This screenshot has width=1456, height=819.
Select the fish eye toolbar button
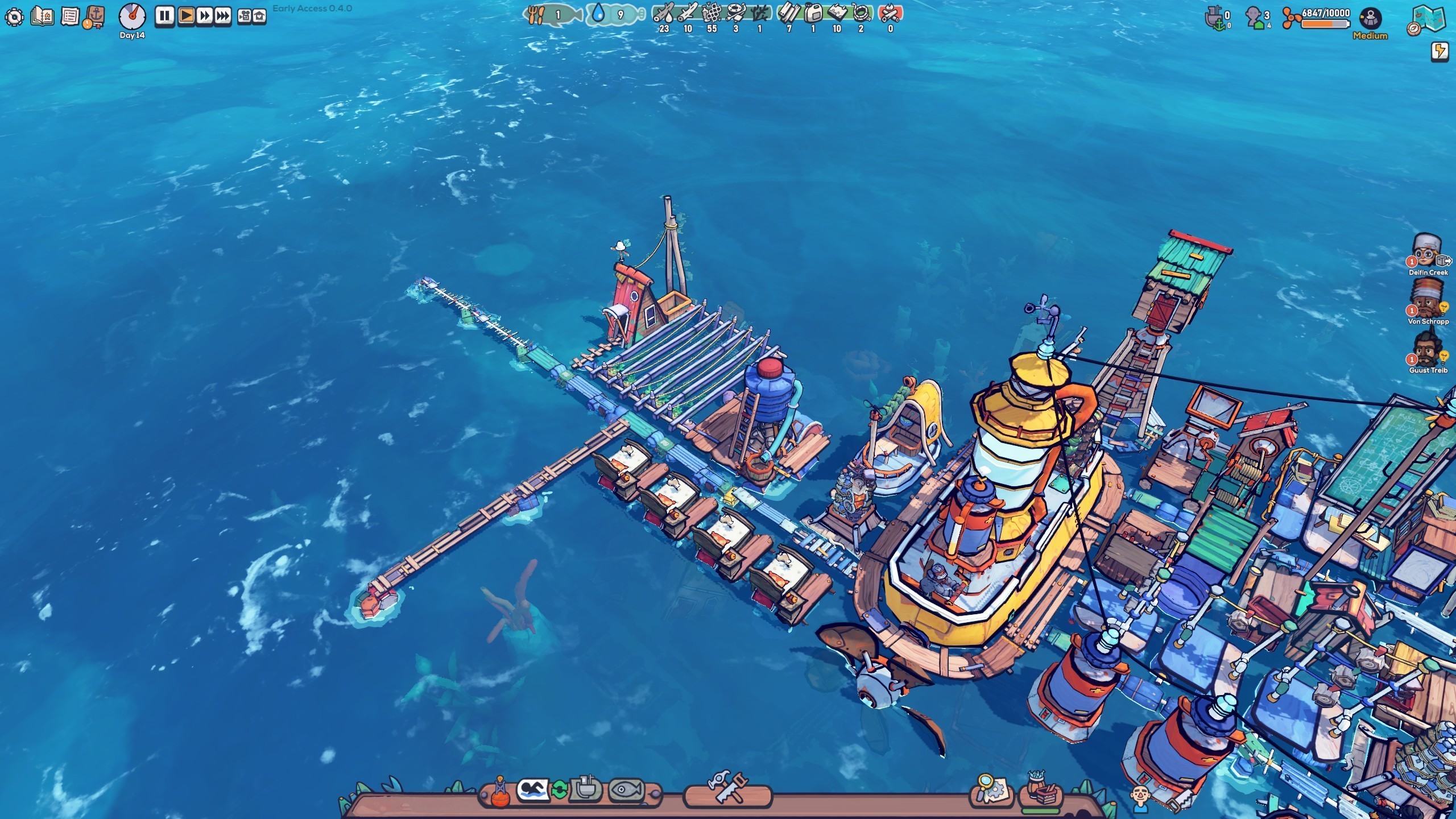[x=626, y=789]
